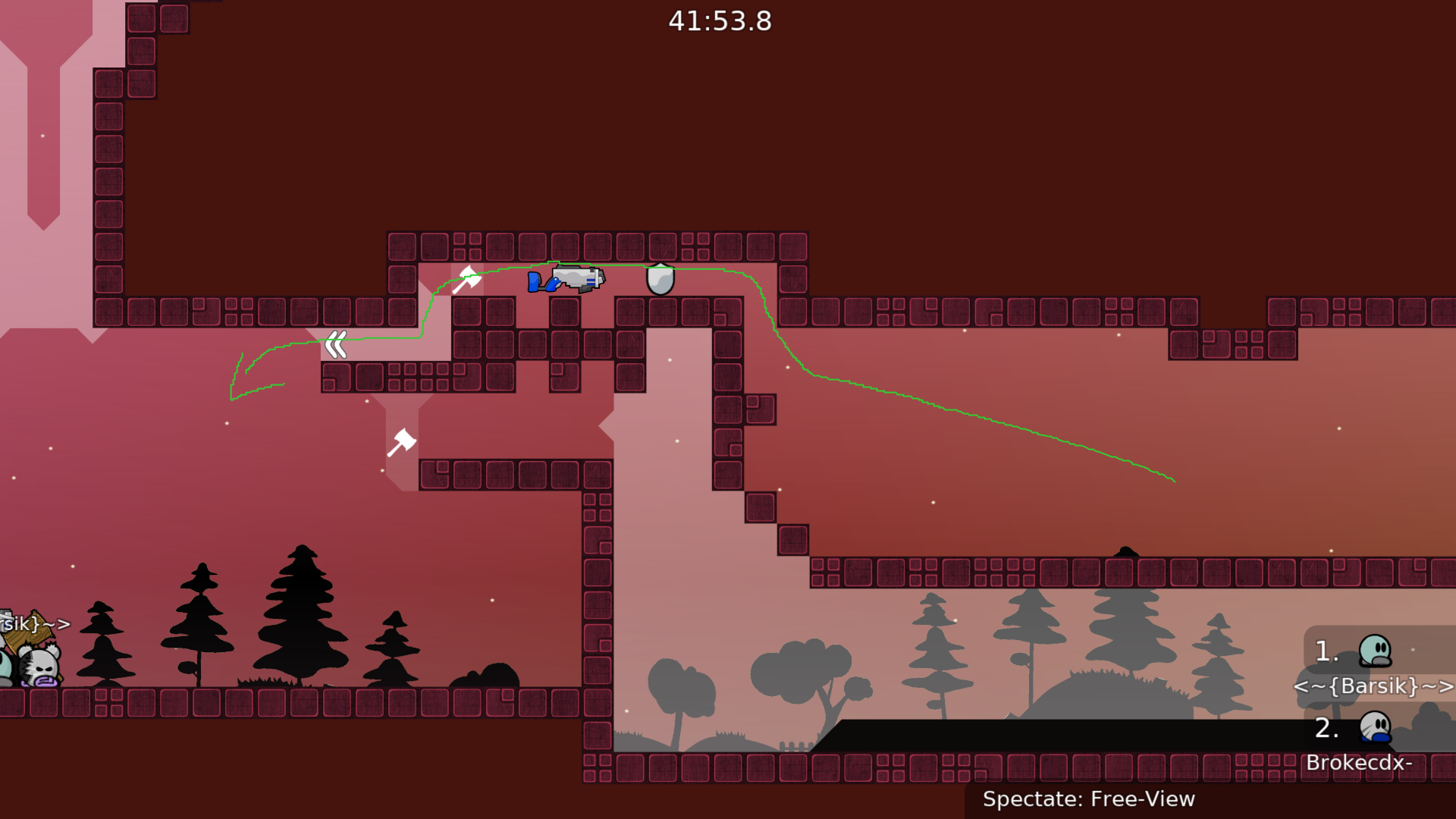Viewport: 1456px width, 819px height.
Task: Click the angry bear character at bottom left
Action: (38, 666)
